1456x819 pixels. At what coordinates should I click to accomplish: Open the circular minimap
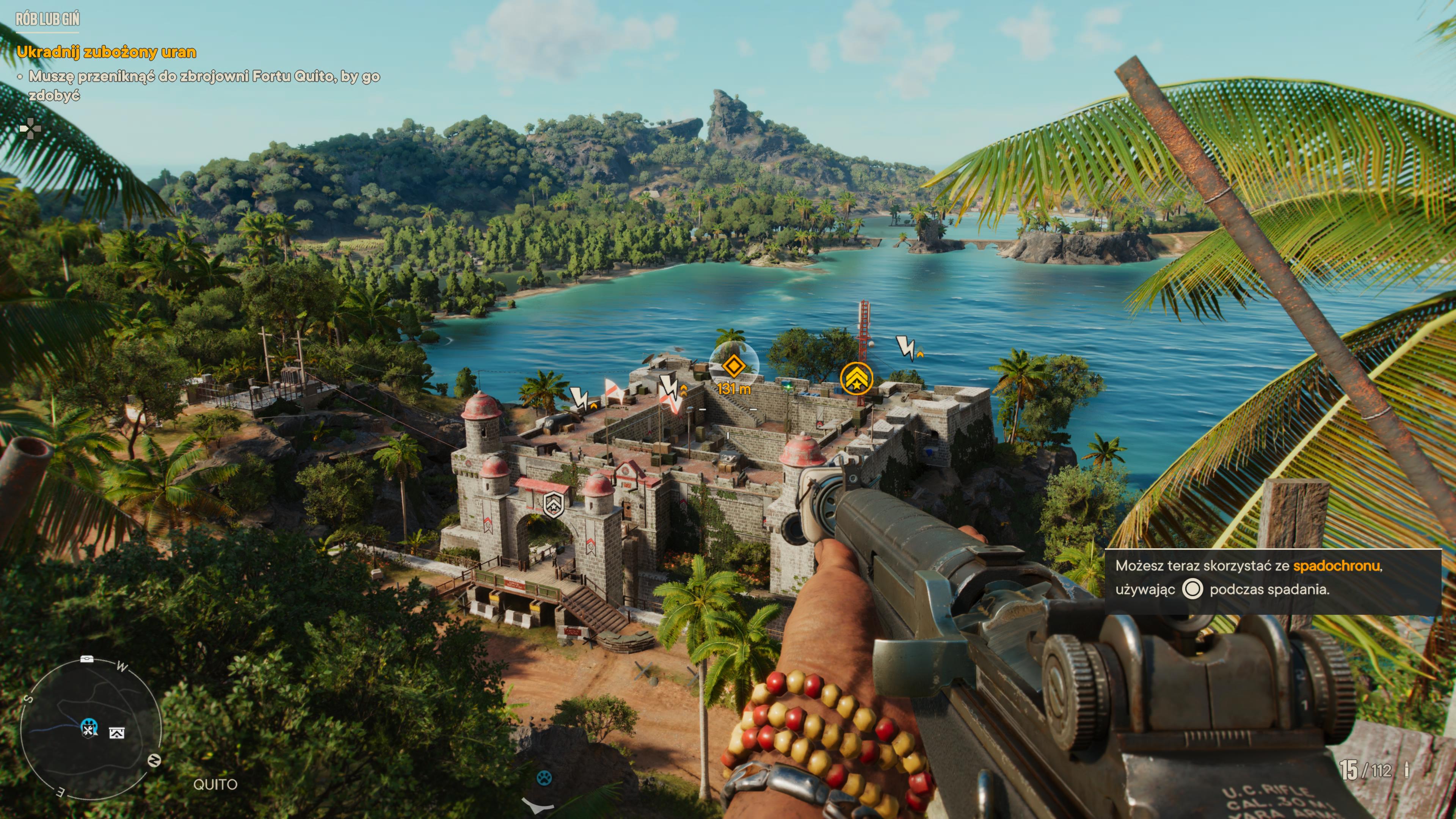[91, 729]
